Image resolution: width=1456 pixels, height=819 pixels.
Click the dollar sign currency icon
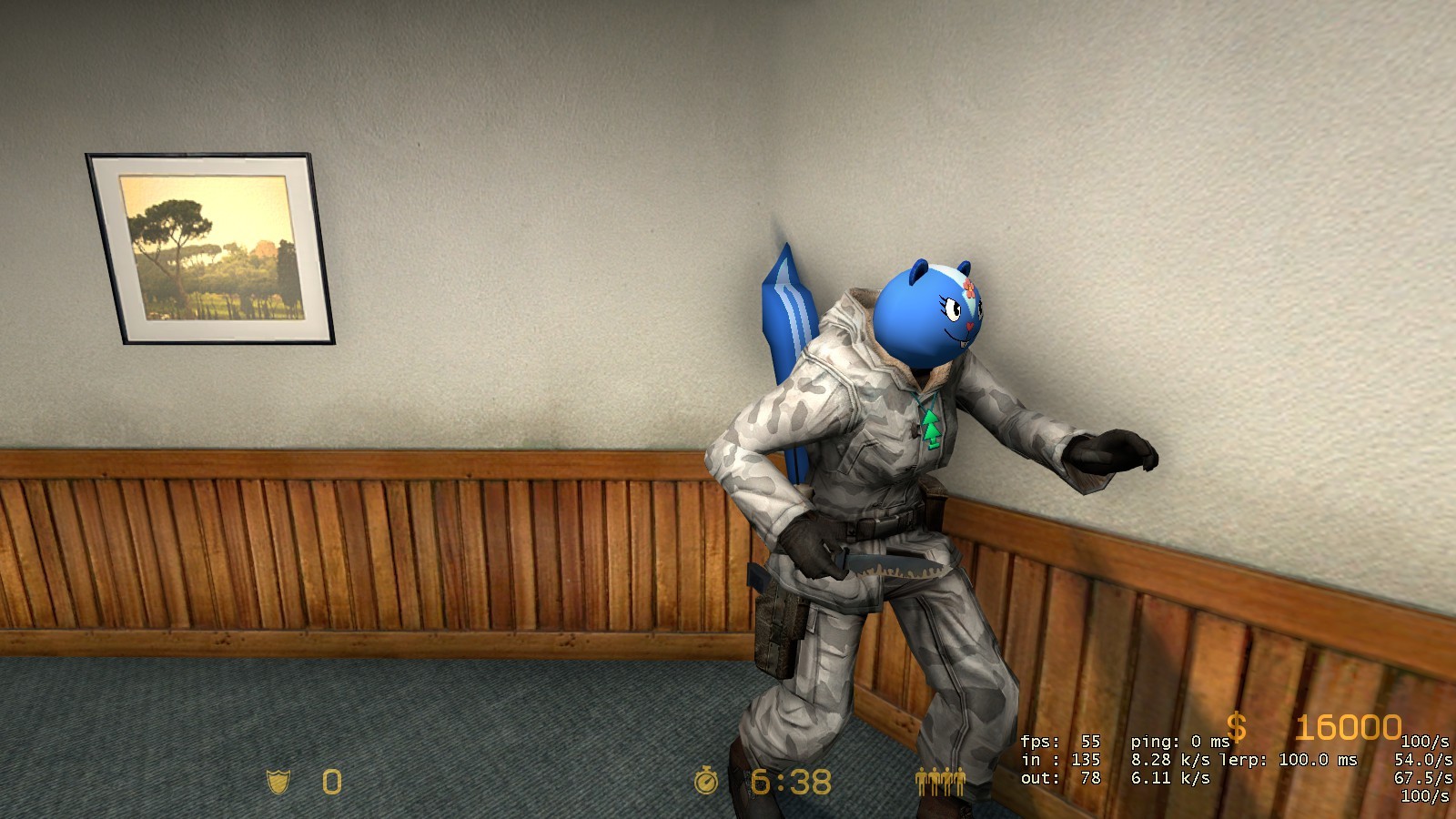click(1236, 729)
